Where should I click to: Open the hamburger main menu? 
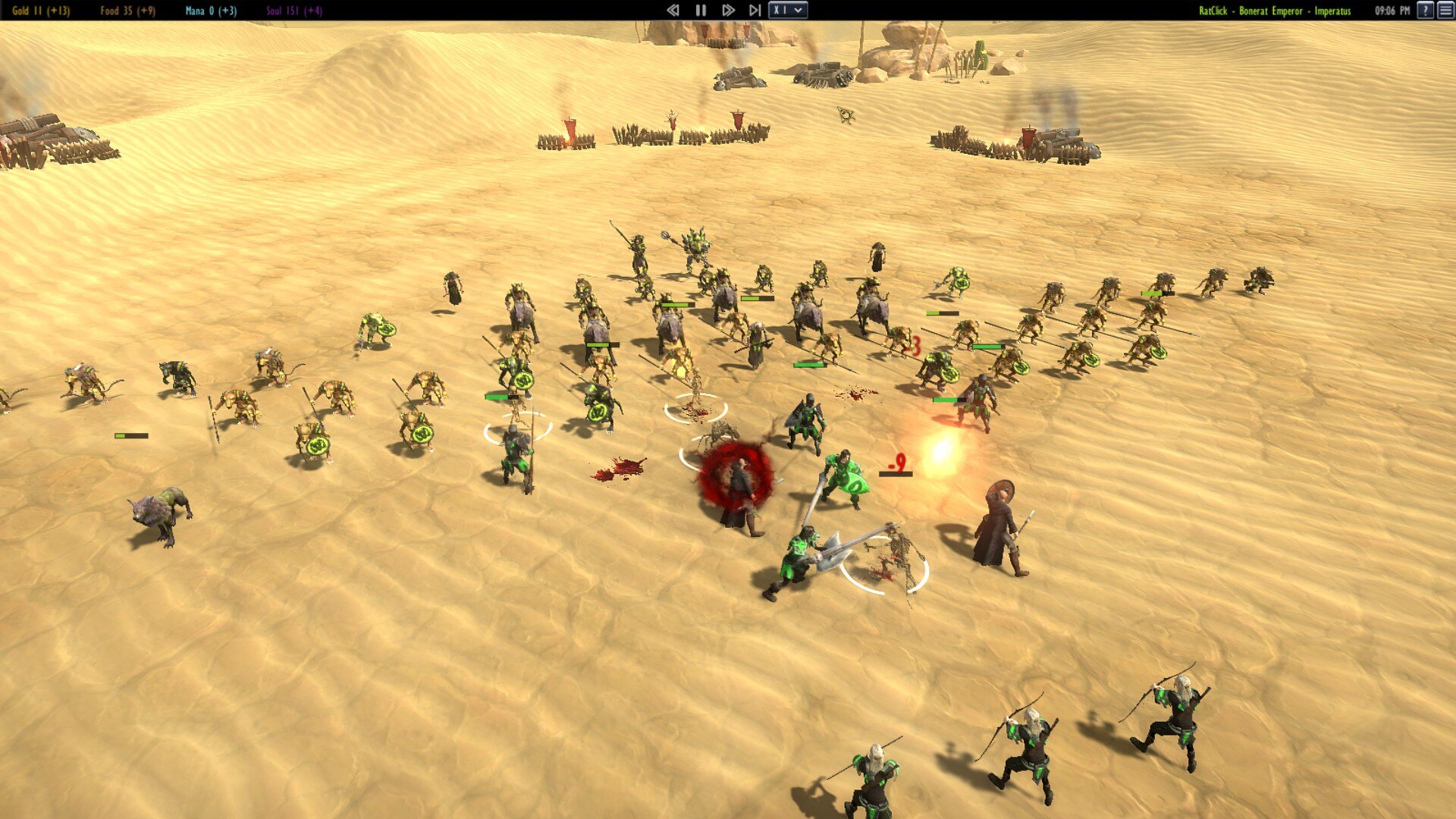1445,11
